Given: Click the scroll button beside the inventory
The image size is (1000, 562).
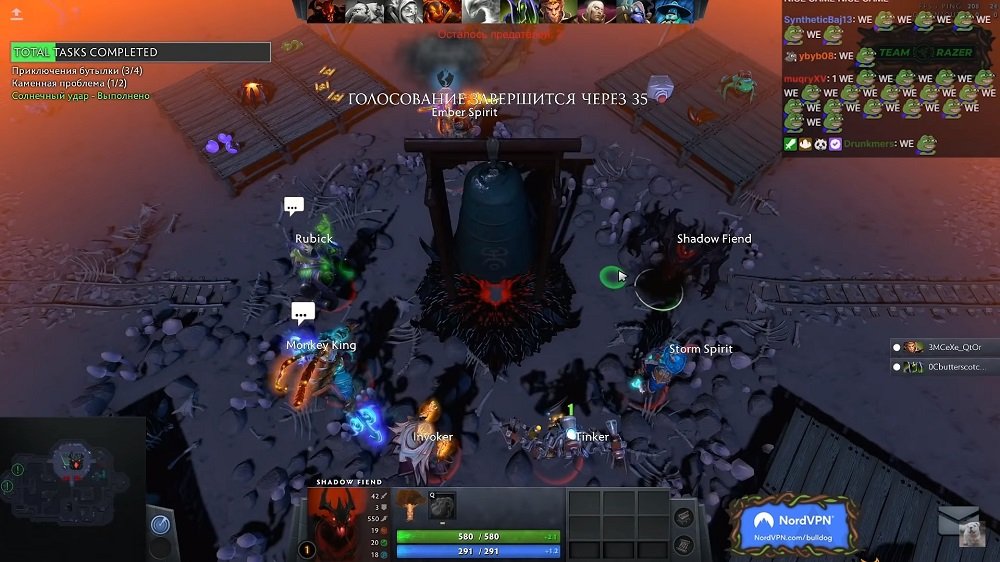Looking at the screenshot, I should point(683,545).
